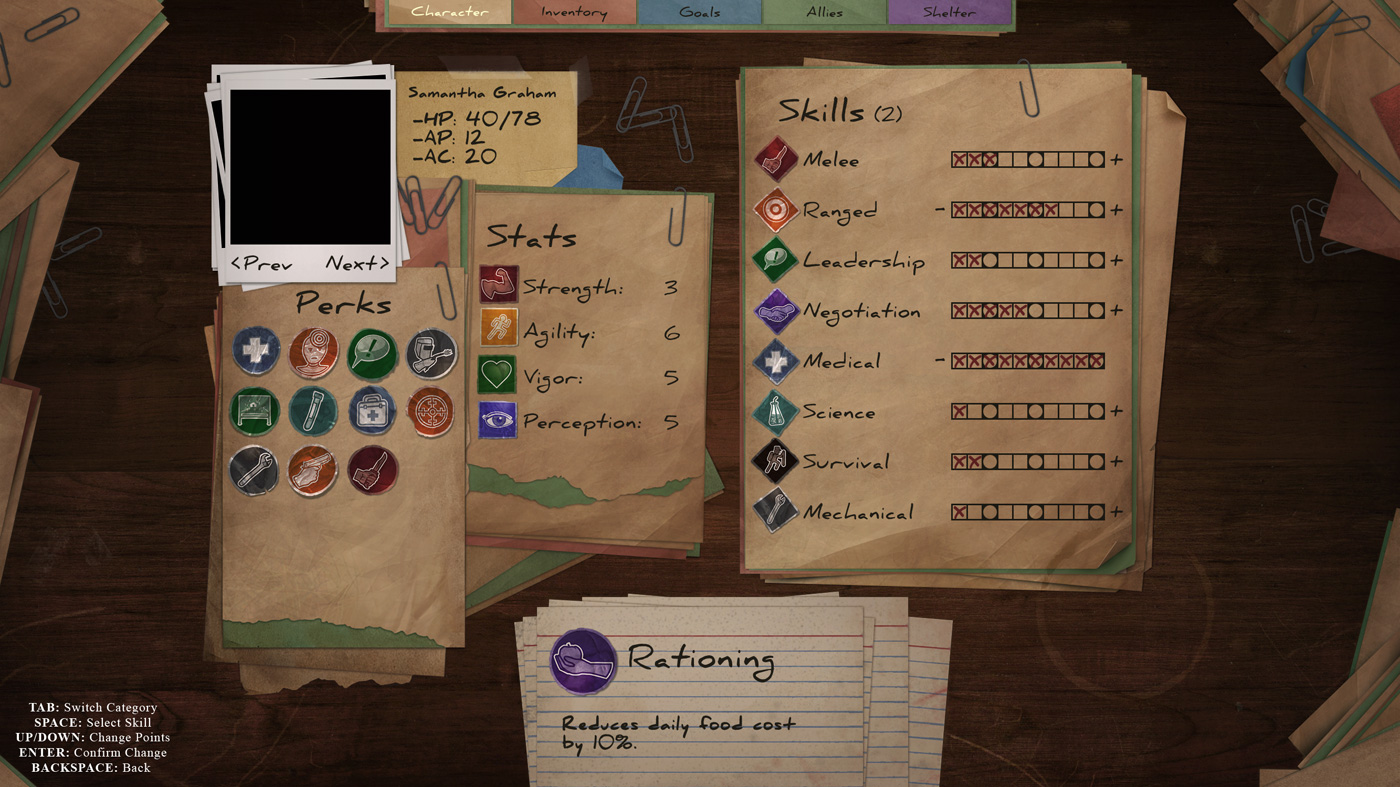Reduce the Medical skill with minus
Screen dimensions: 1400x787
tap(940, 361)
